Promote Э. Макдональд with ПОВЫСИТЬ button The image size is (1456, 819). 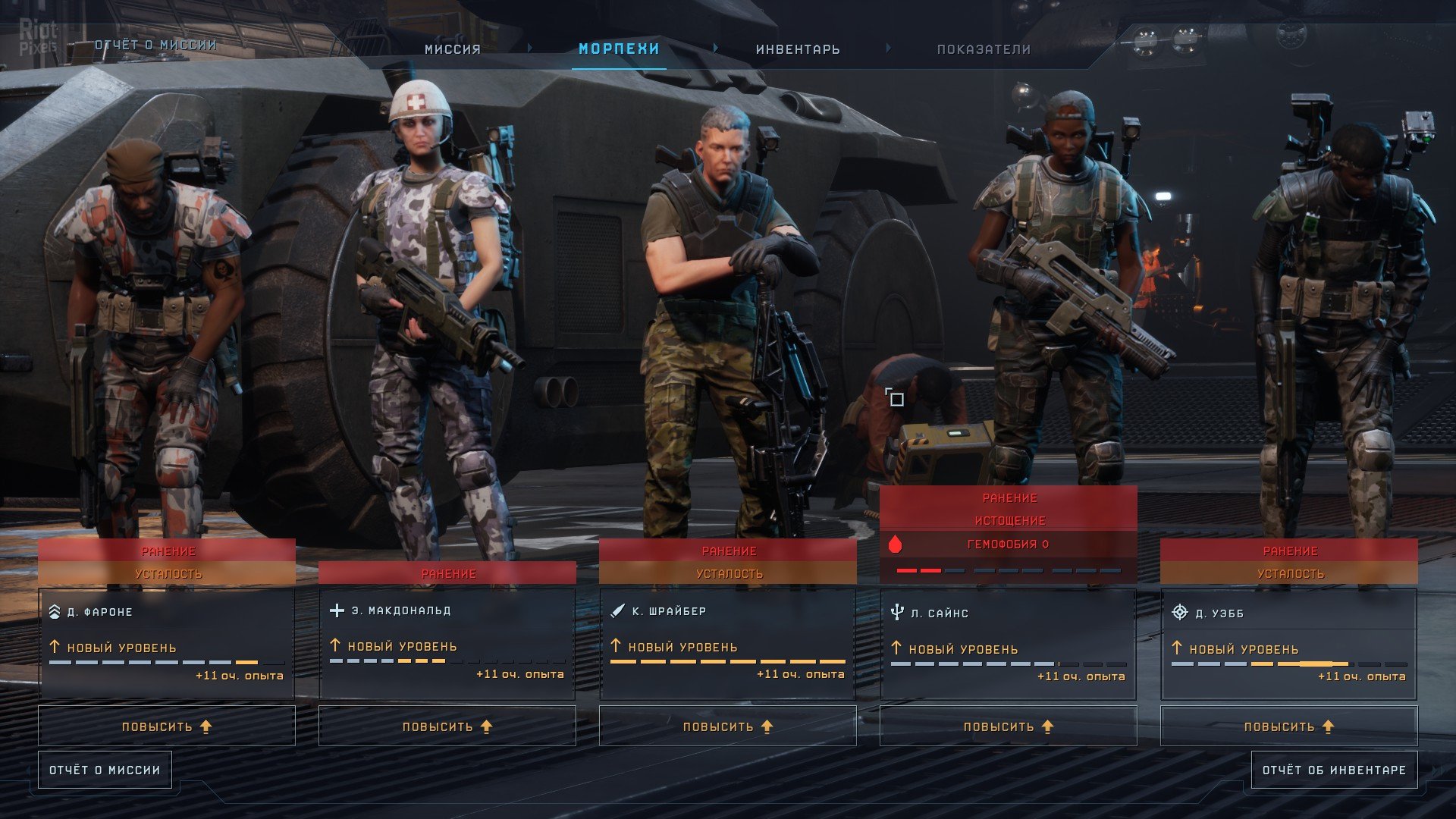pyautogui.click(x=447, y=726)
